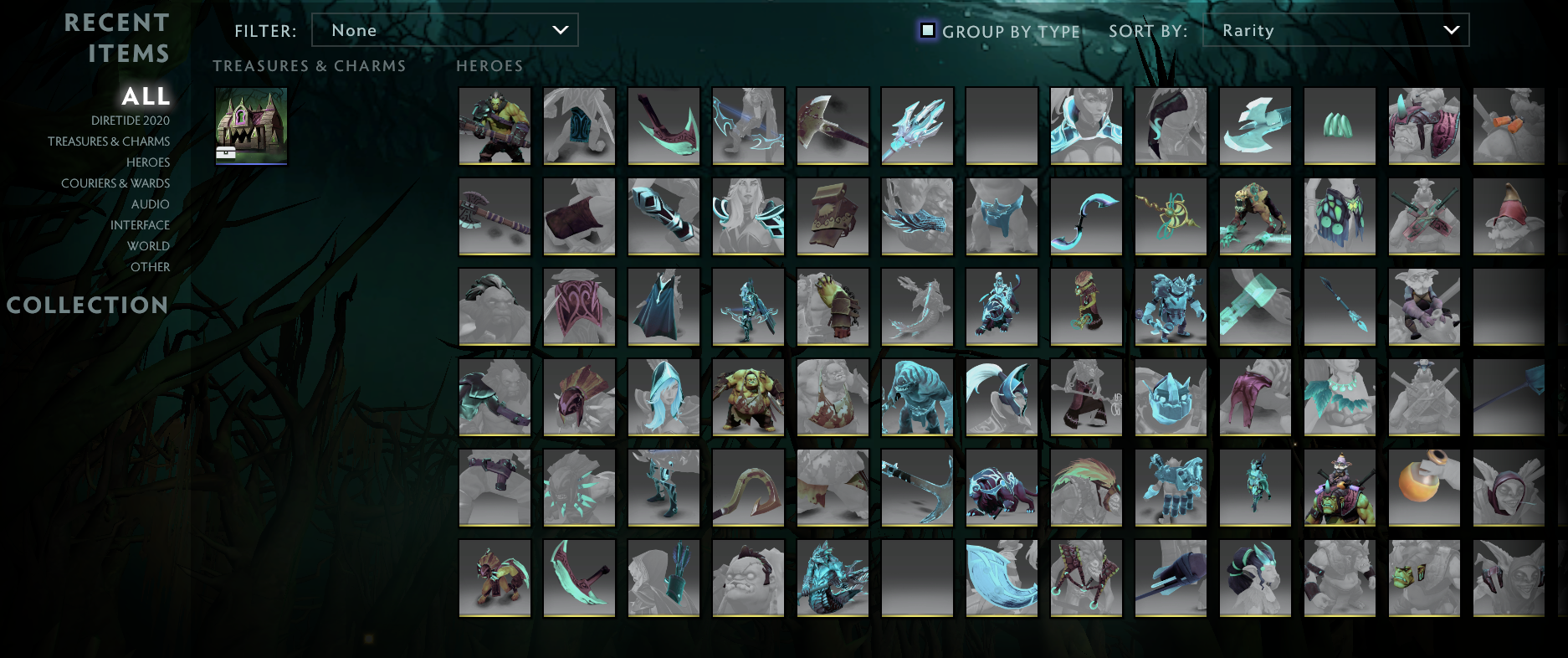Select the Diretide treasure chest thumbnail

251,126
